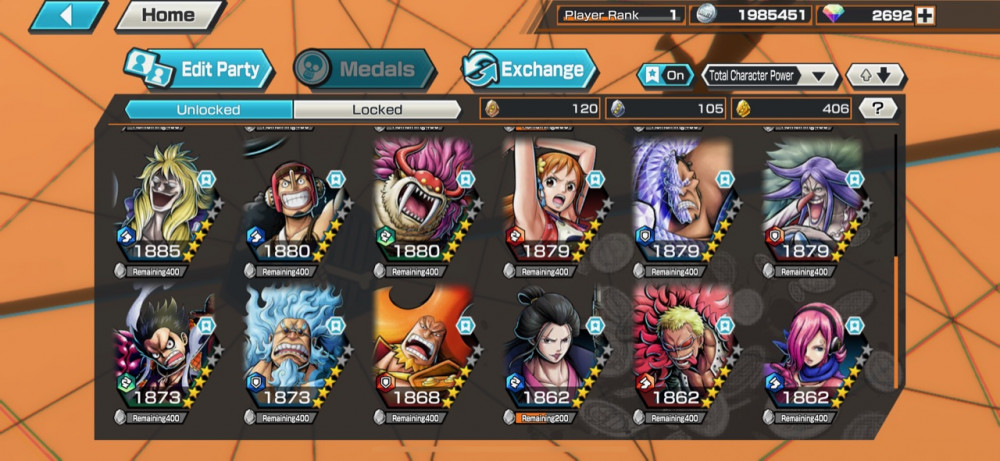The width and height of the screenshot is (1000, 461).
Task: Add rainbow diamonds with the plus button
Action: (x=925, y=15)
